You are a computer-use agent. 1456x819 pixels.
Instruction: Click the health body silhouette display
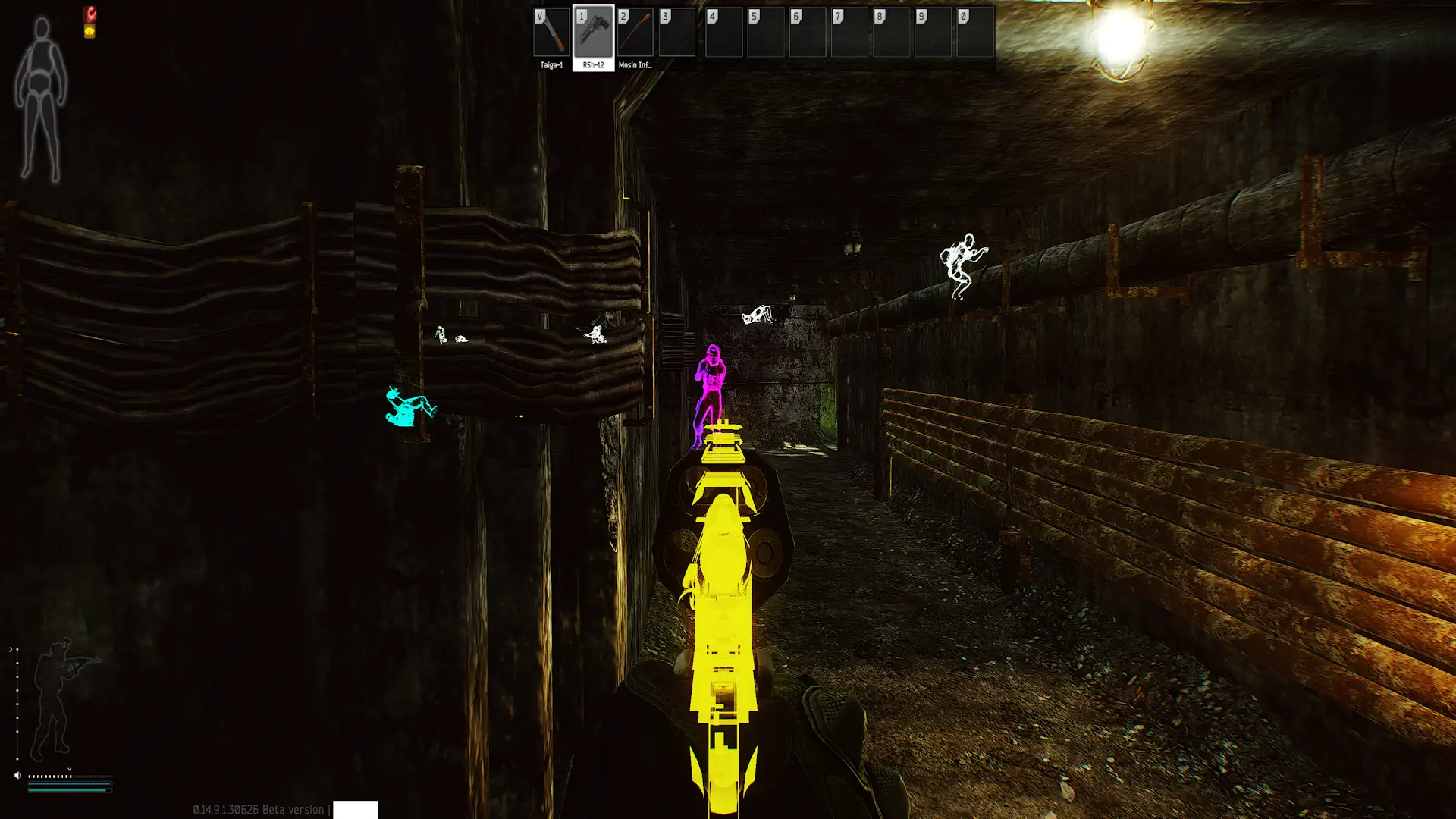(42, 91)
